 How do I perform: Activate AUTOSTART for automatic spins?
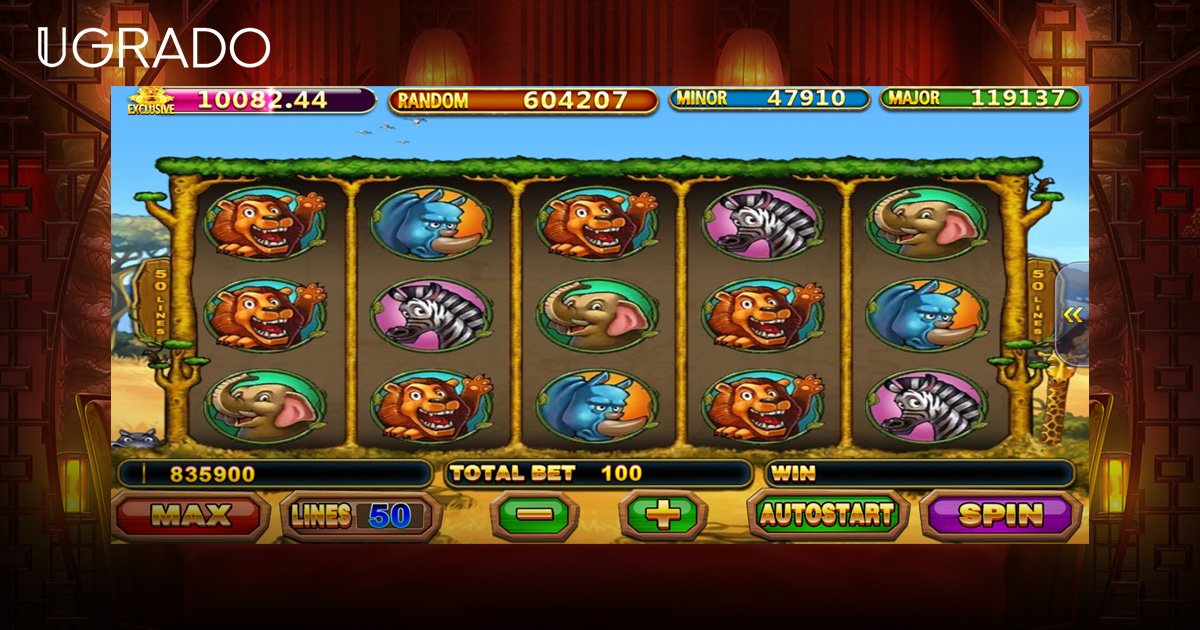point(826,515)
